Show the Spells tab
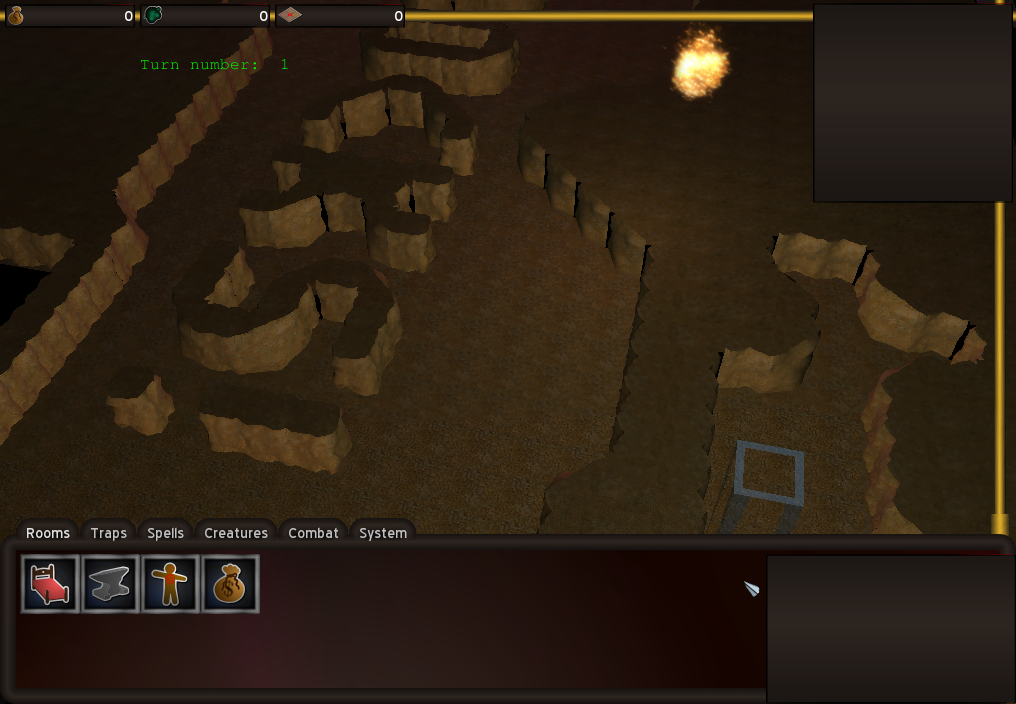The height and width of the screenshot is (704, 1016). (165, 533)
